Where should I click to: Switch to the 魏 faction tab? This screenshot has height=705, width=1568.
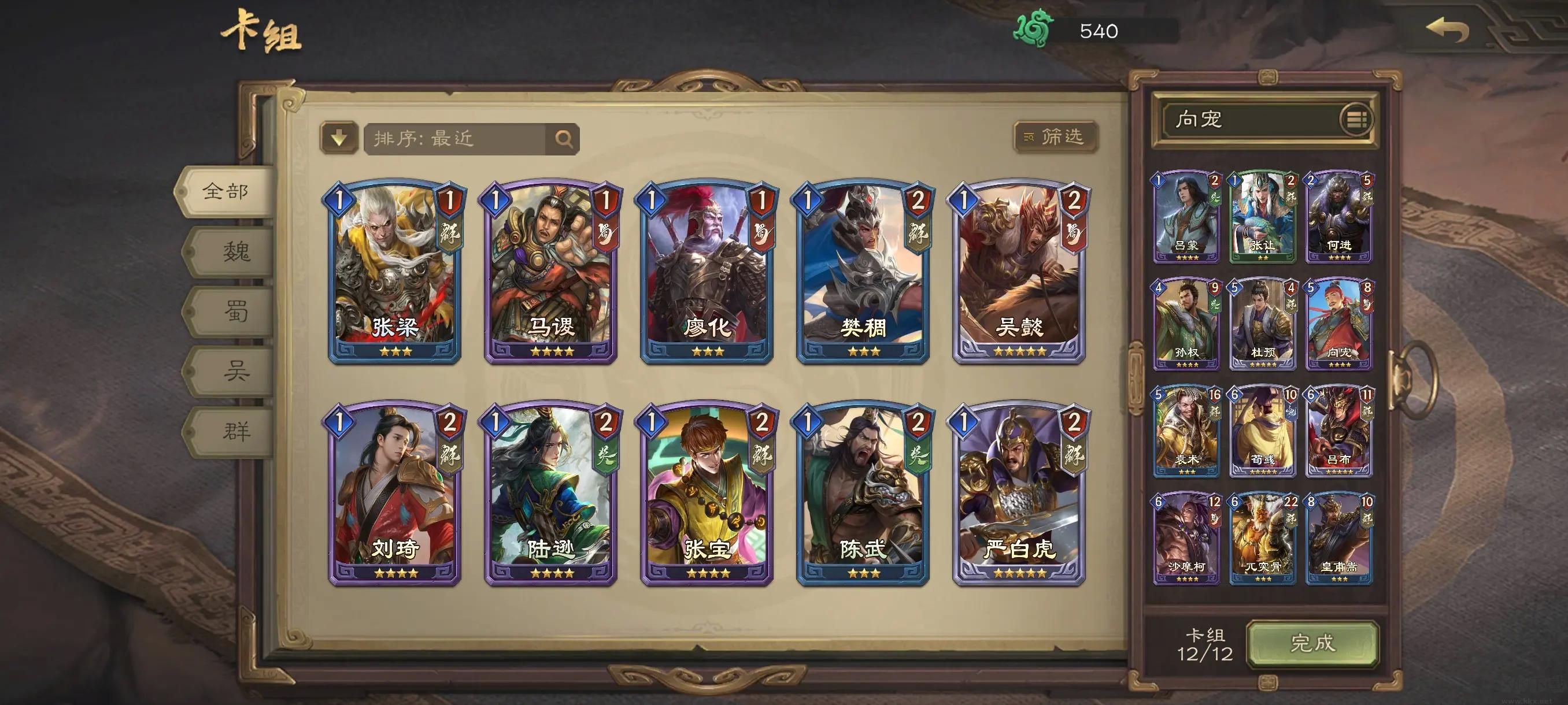[x=235, y=251]
